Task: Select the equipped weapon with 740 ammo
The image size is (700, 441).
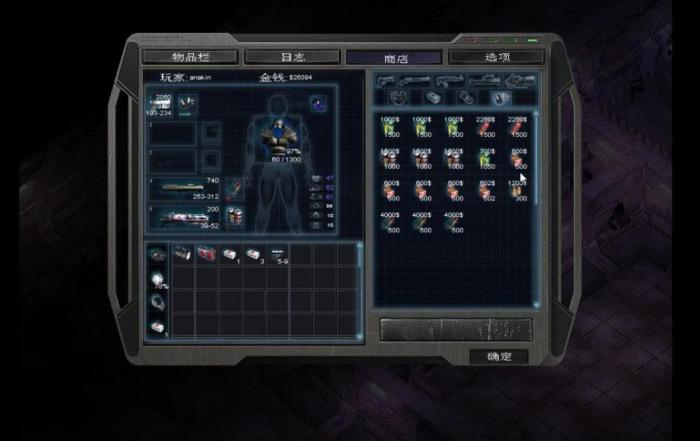Action: pos(185,187)
